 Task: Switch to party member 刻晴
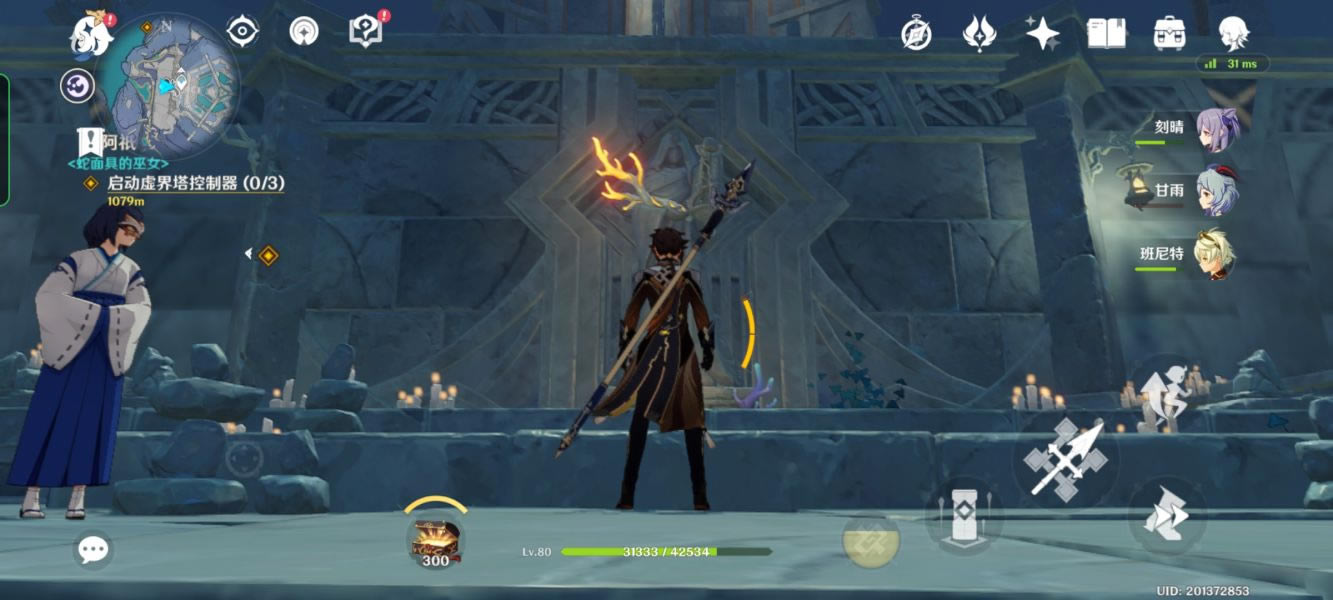(x=1216, y=130)
